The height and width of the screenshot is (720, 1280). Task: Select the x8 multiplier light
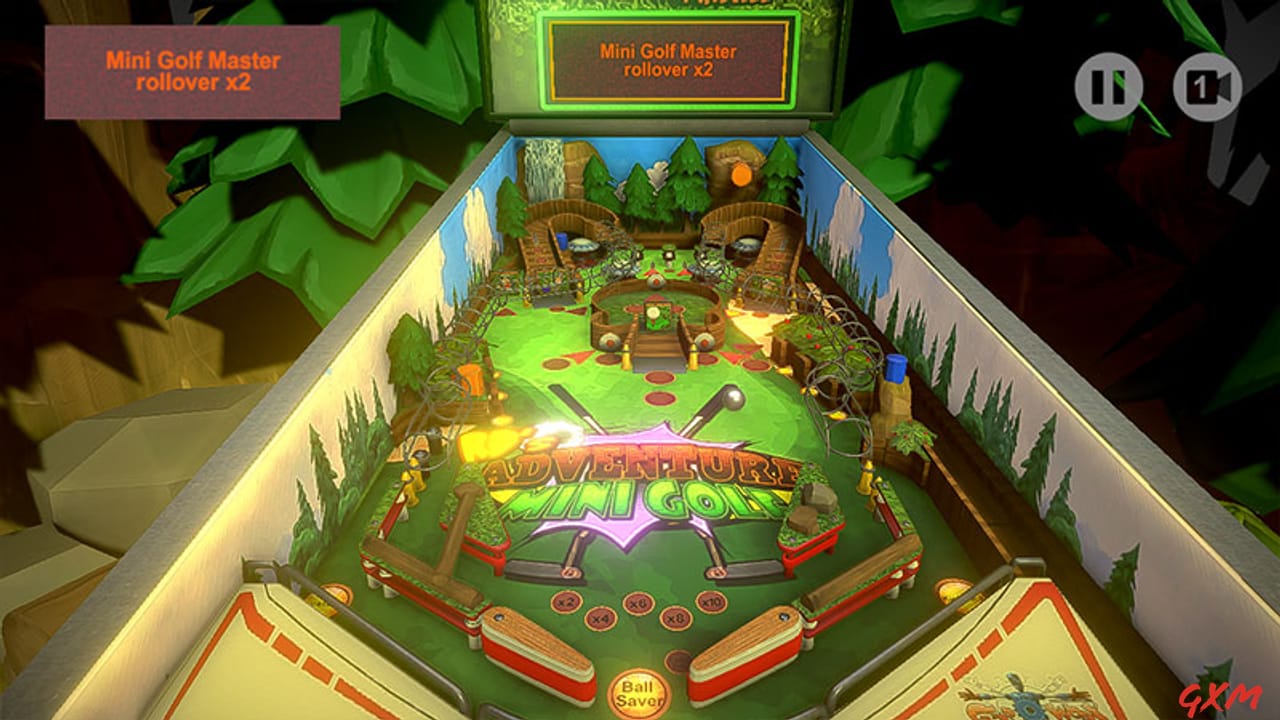click(676, 617)
